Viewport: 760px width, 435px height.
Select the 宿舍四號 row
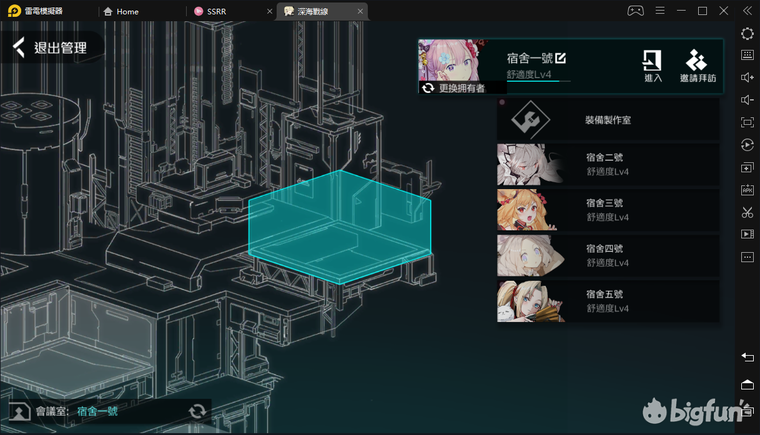(x=608, y=255)
